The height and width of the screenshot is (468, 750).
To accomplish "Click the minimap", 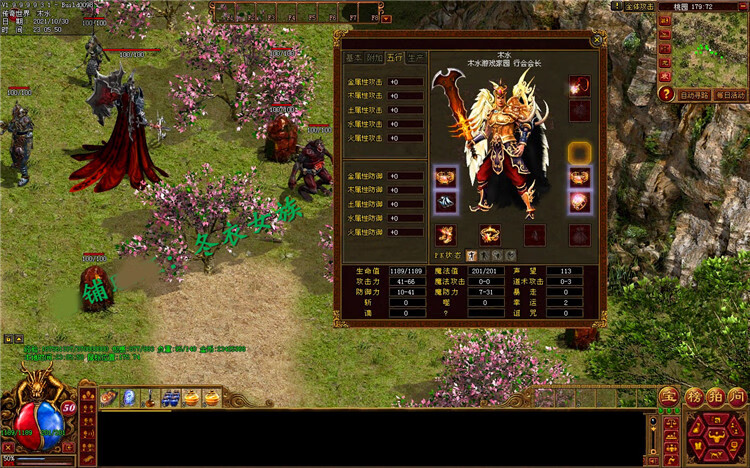I will 712,50.
